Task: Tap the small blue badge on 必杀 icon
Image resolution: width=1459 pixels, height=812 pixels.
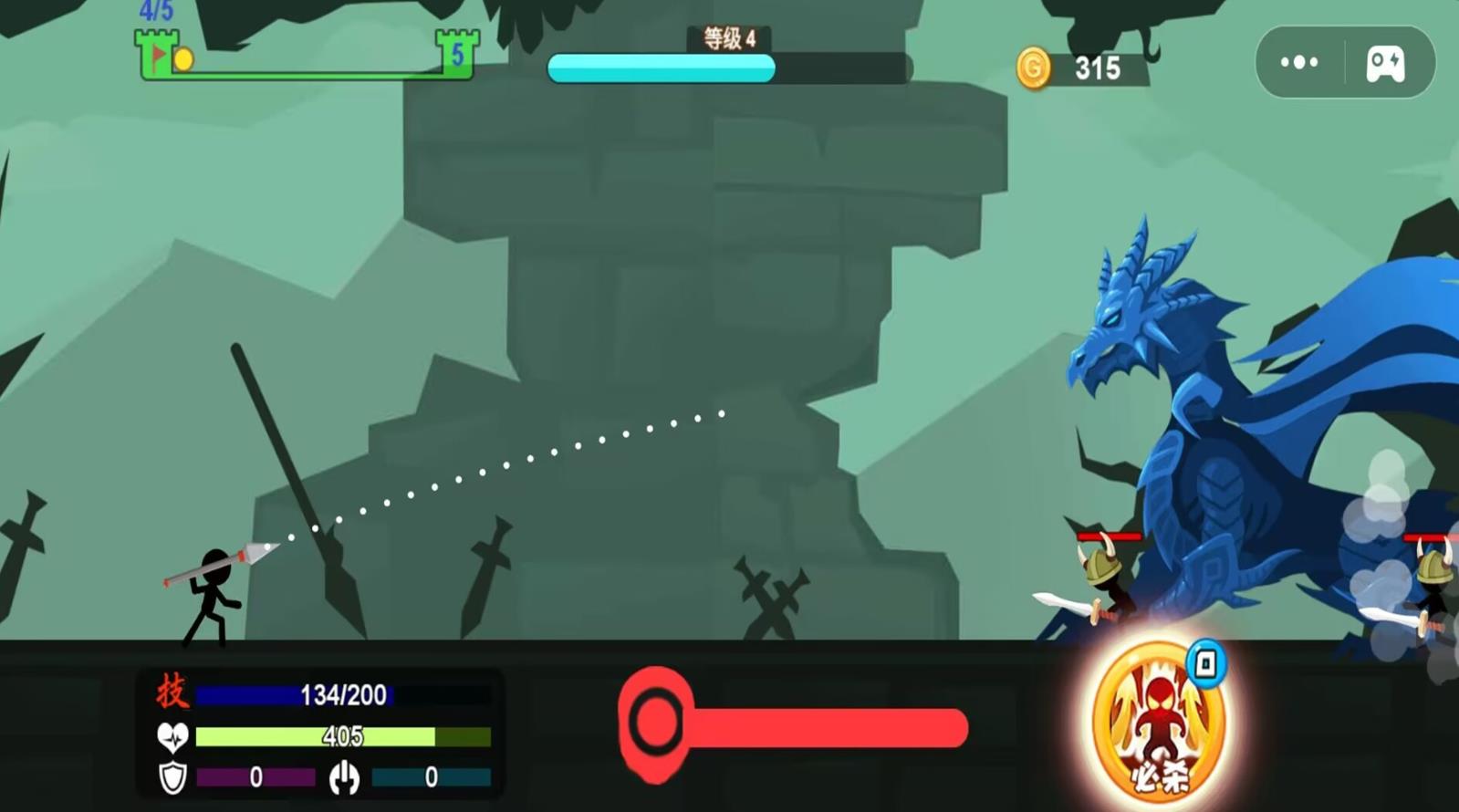Action: click(1205, 662)
